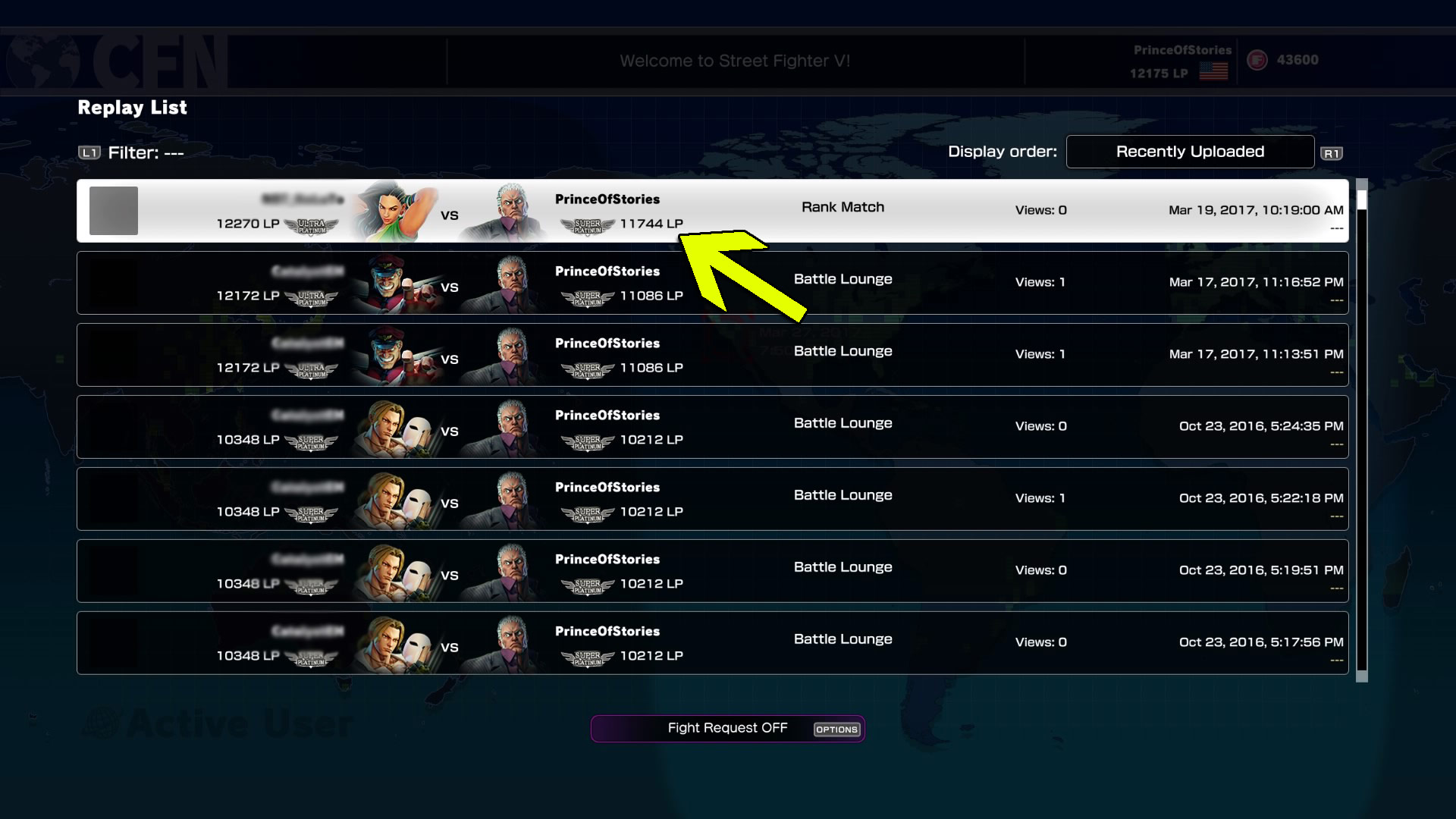Click the Fight Money coin icon

(x=1258, y=60)
